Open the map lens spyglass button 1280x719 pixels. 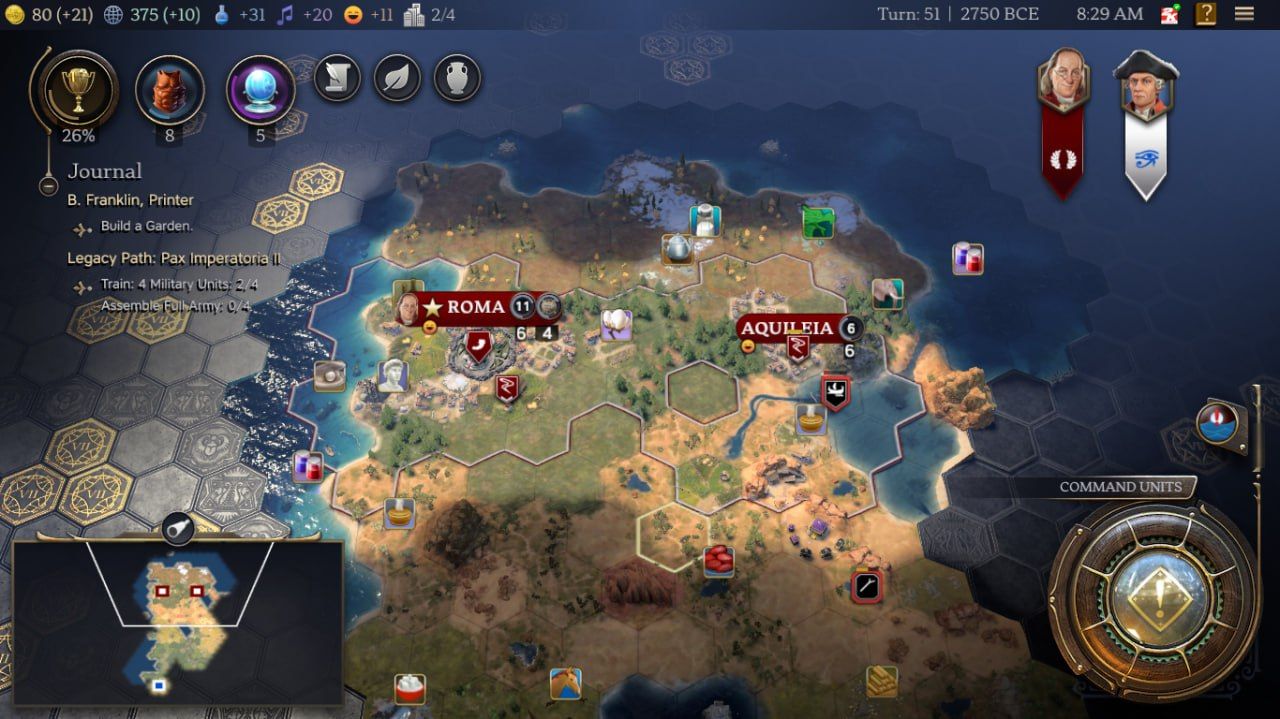[176, 527]
